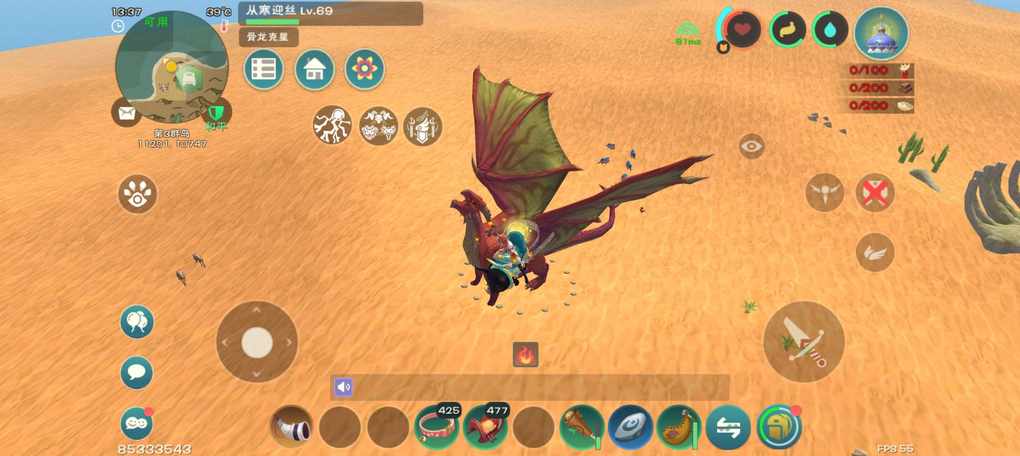
Task: Open the golden helmet equipment button
Action: tap(779, 427)
